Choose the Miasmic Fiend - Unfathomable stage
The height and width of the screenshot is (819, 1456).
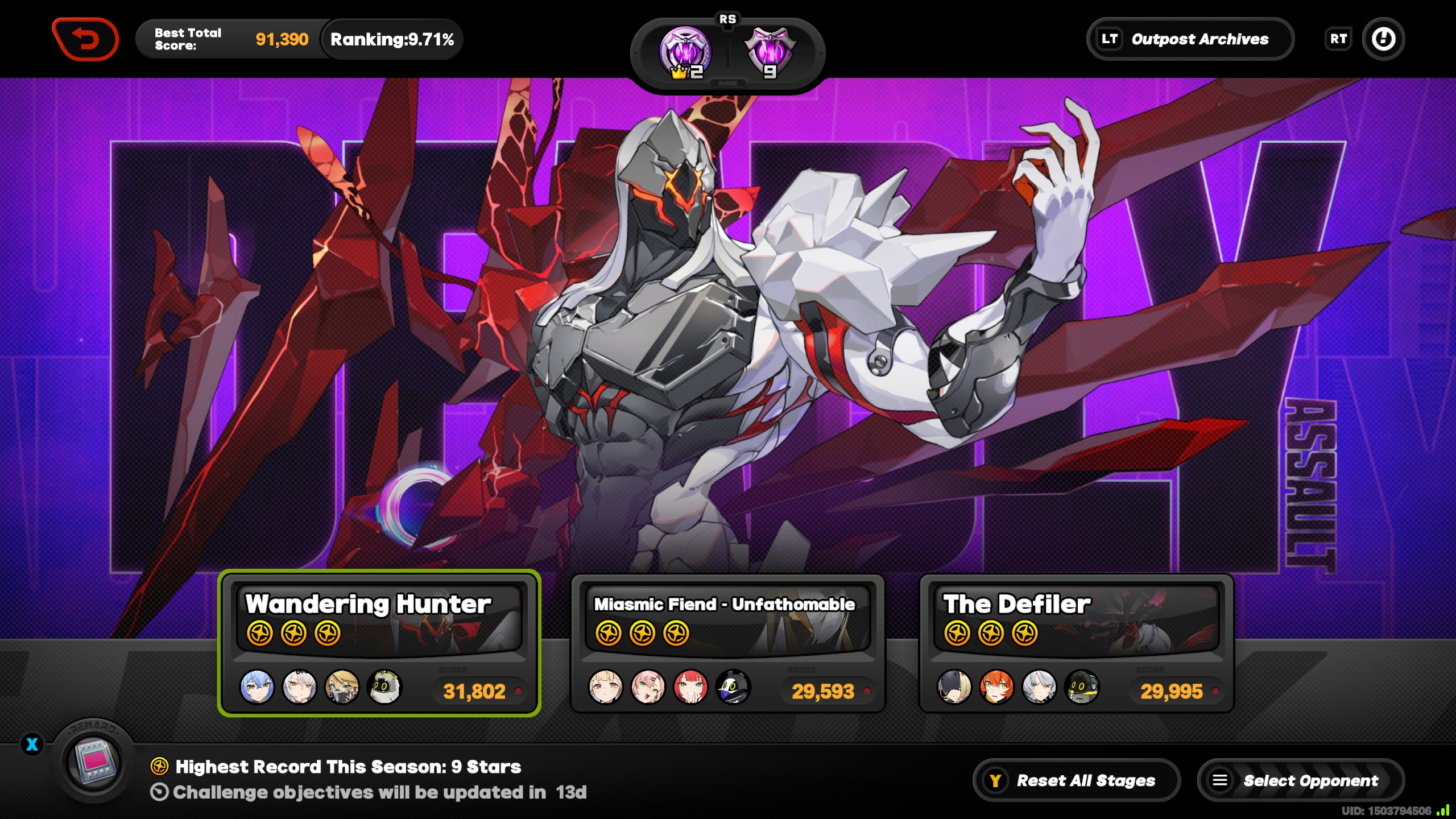(x=727, y=643)
